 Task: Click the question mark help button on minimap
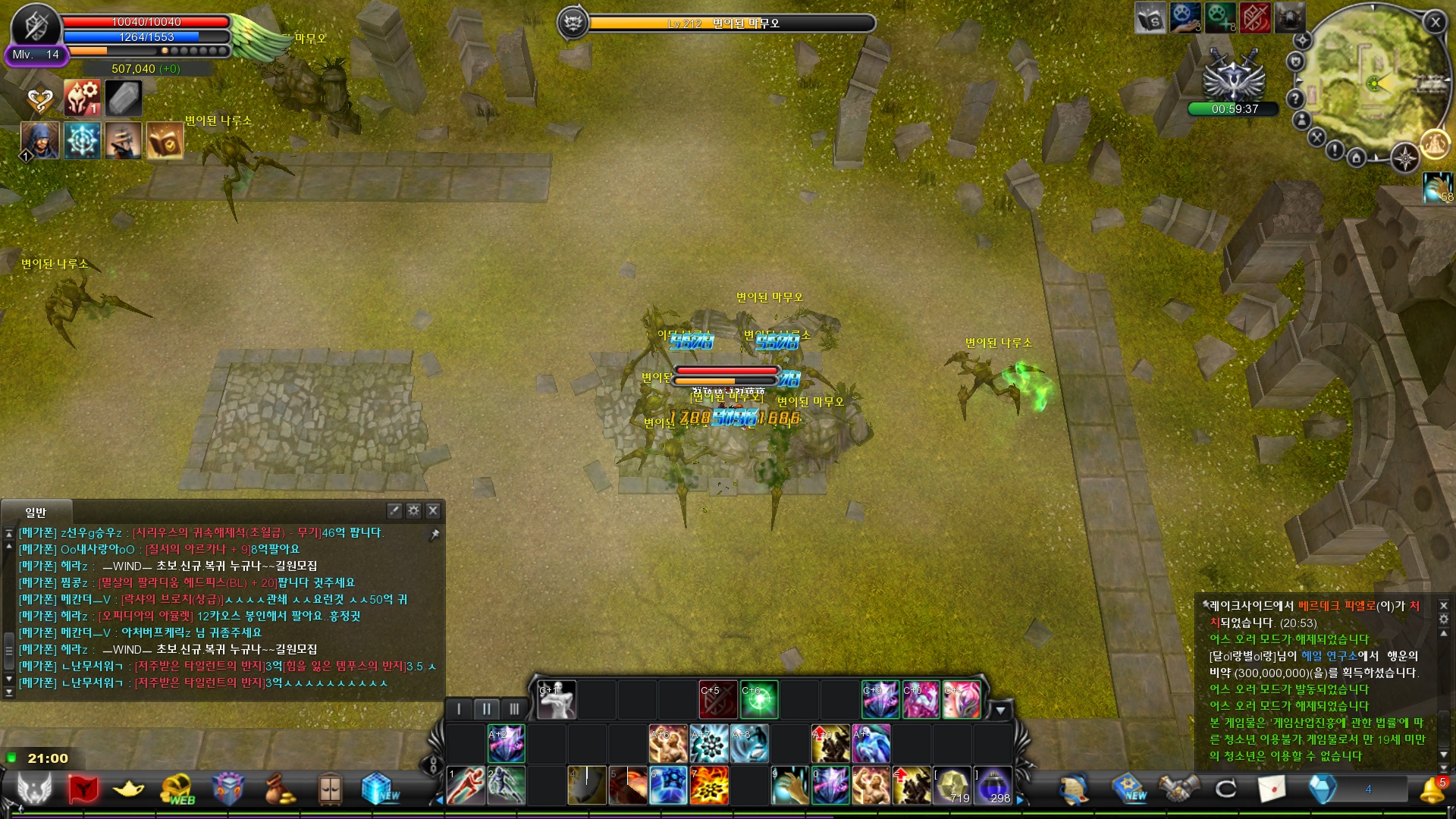coord(1295,99)
